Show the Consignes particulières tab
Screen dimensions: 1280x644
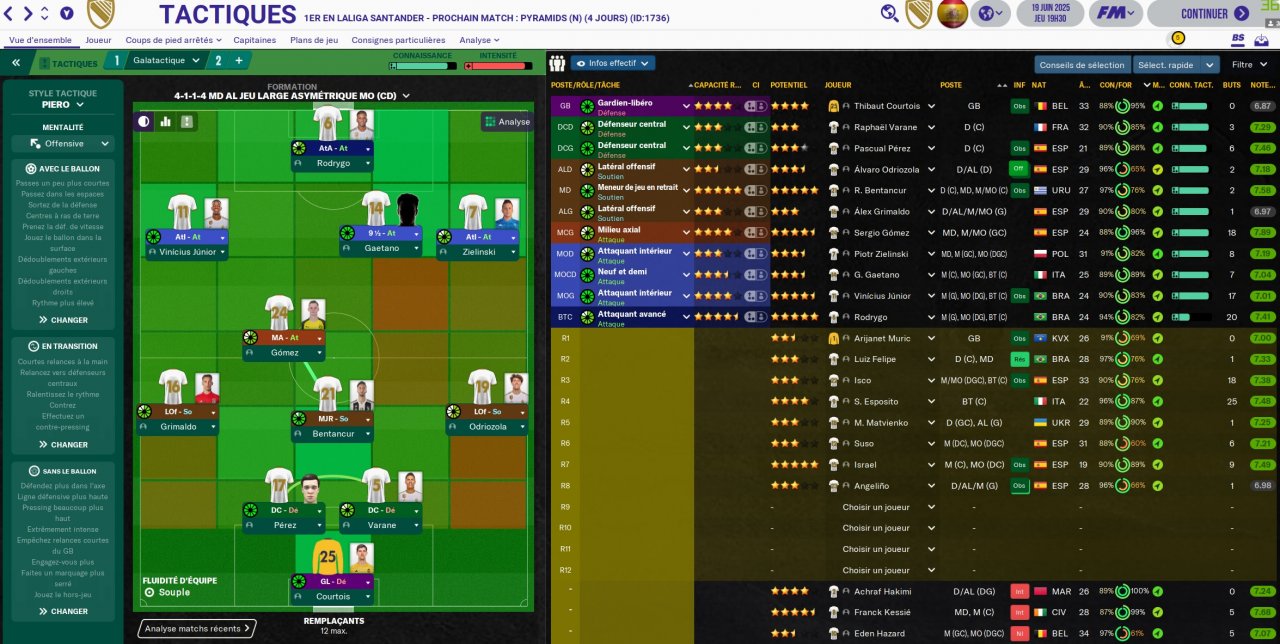click(x=398, y=40)
